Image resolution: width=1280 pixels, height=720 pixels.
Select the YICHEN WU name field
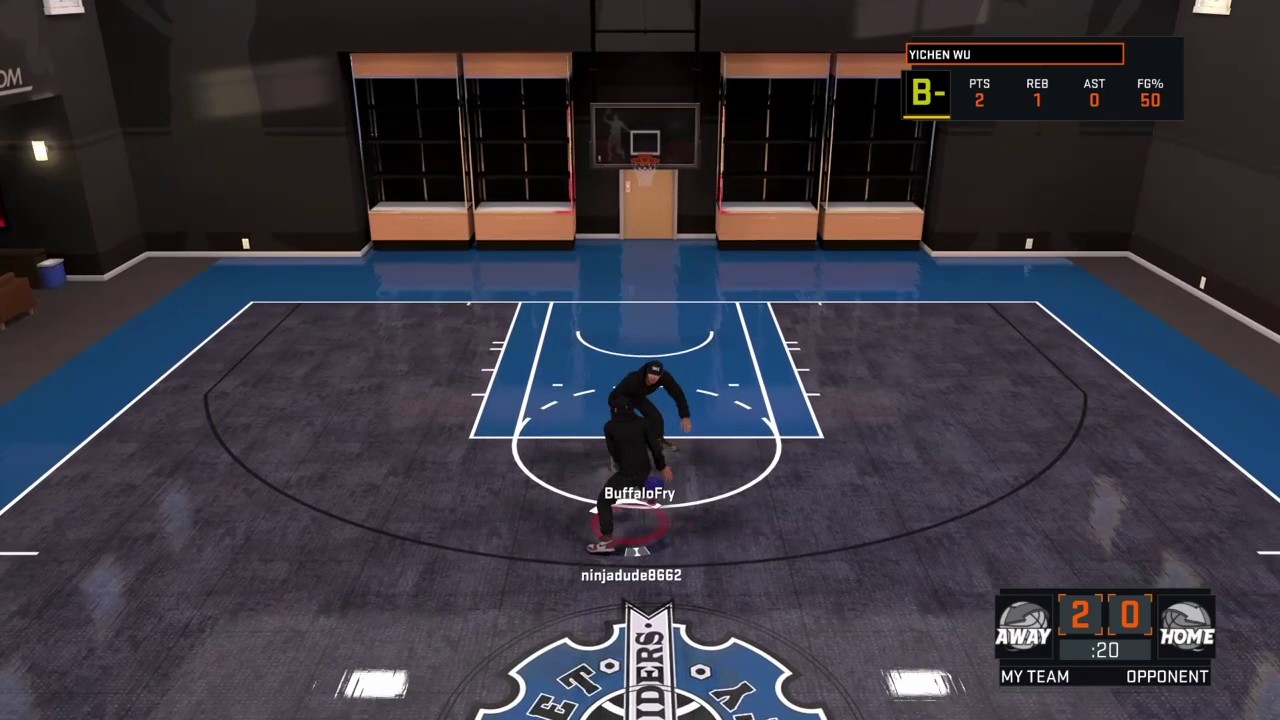coord(1013,54)
